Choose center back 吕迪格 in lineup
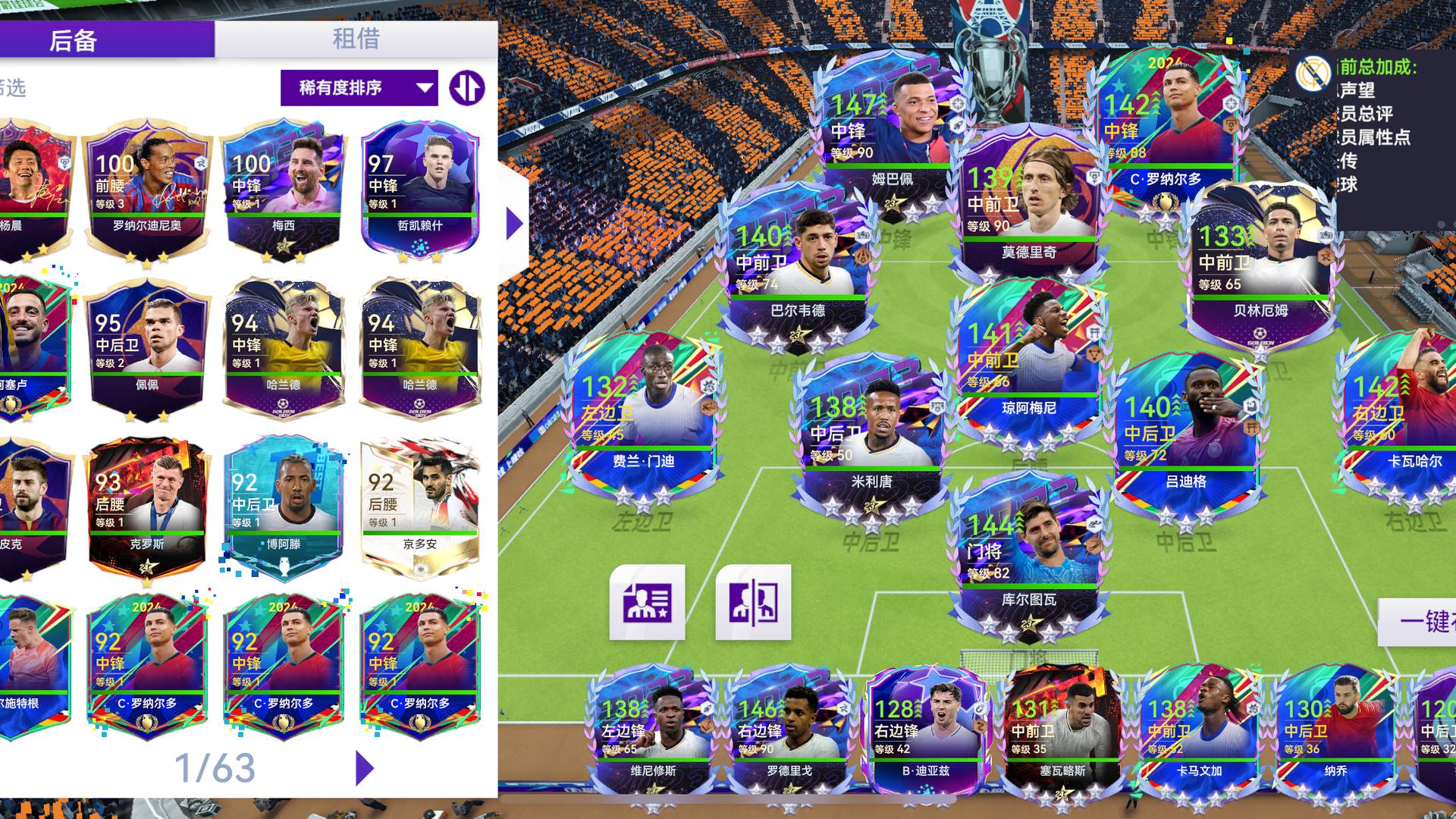 point(1186,432)
